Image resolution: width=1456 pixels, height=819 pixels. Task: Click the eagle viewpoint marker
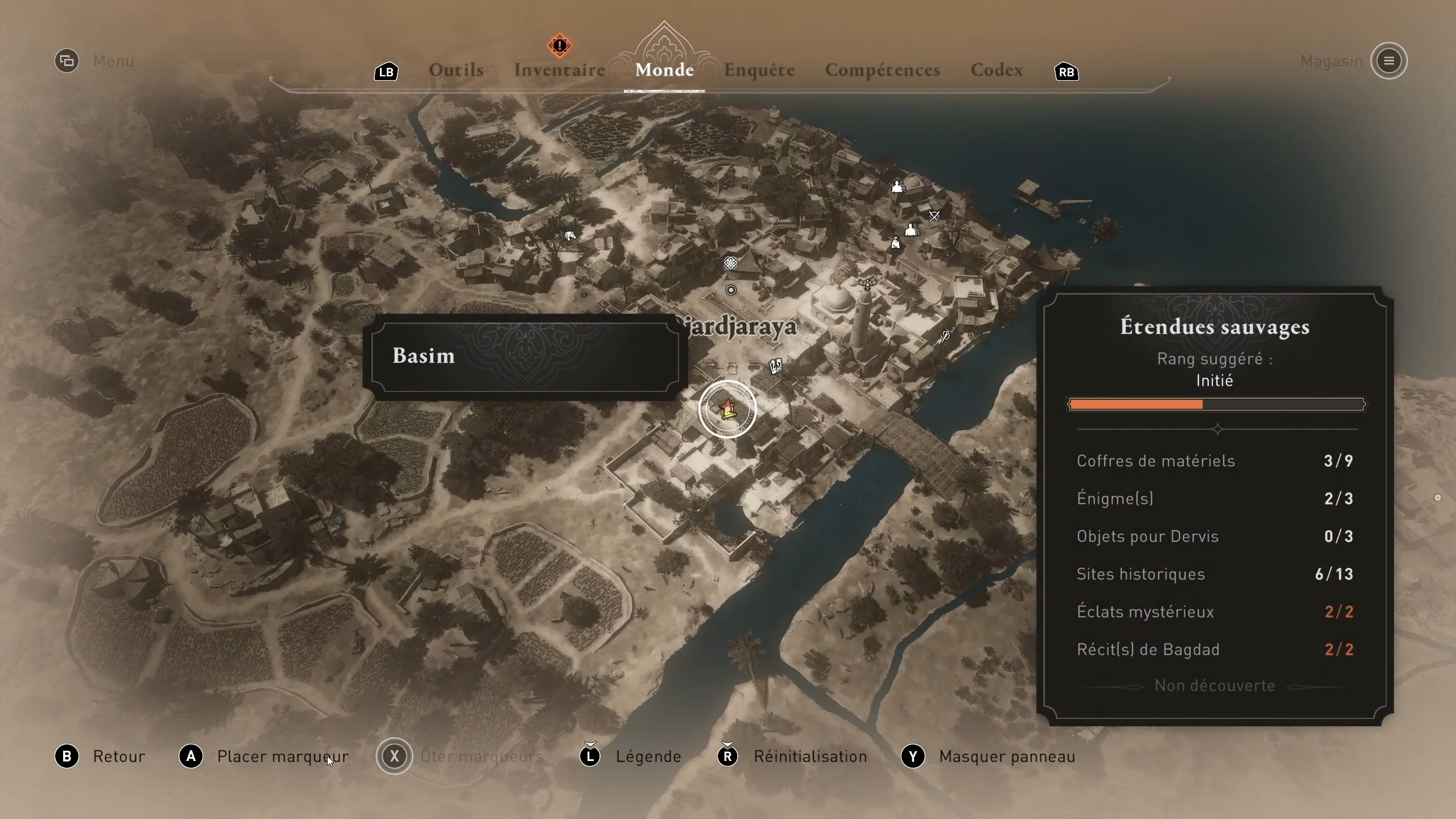(867, 283)
